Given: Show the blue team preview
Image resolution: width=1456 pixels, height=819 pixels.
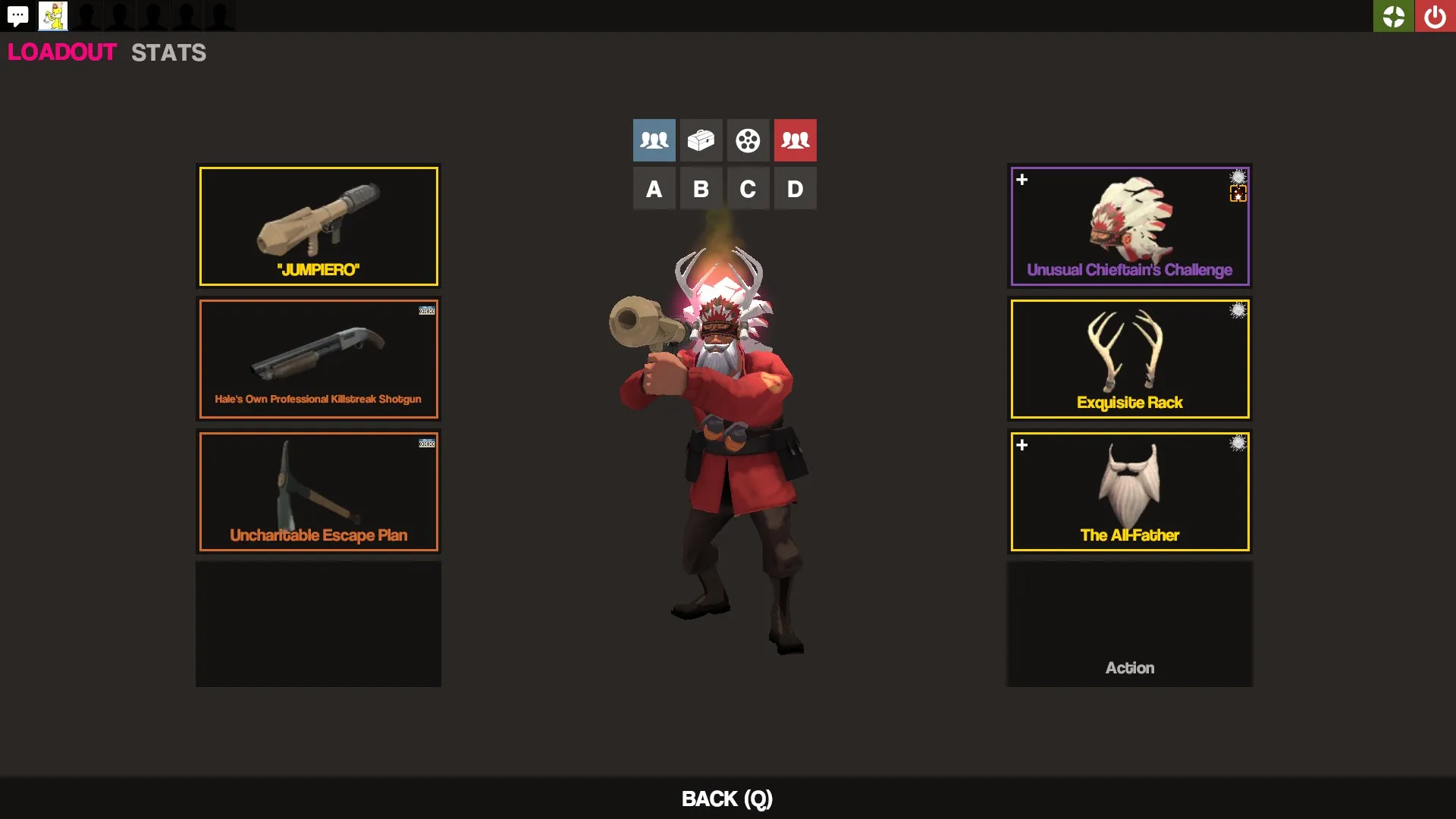Looking at the screenshot, I should pyautogui.click(x=654, y=140).
